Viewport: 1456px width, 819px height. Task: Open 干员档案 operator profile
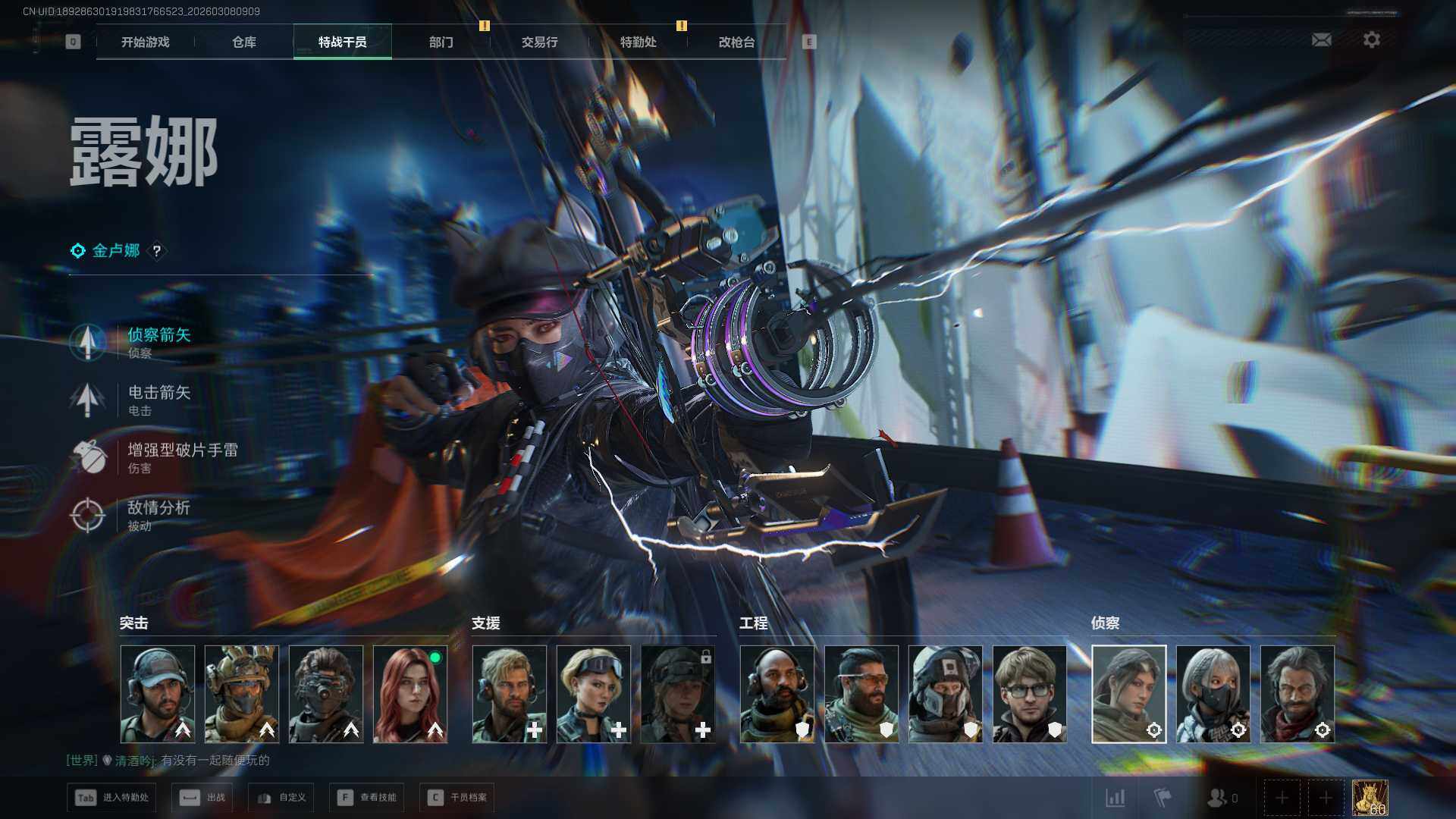[457, 798]
